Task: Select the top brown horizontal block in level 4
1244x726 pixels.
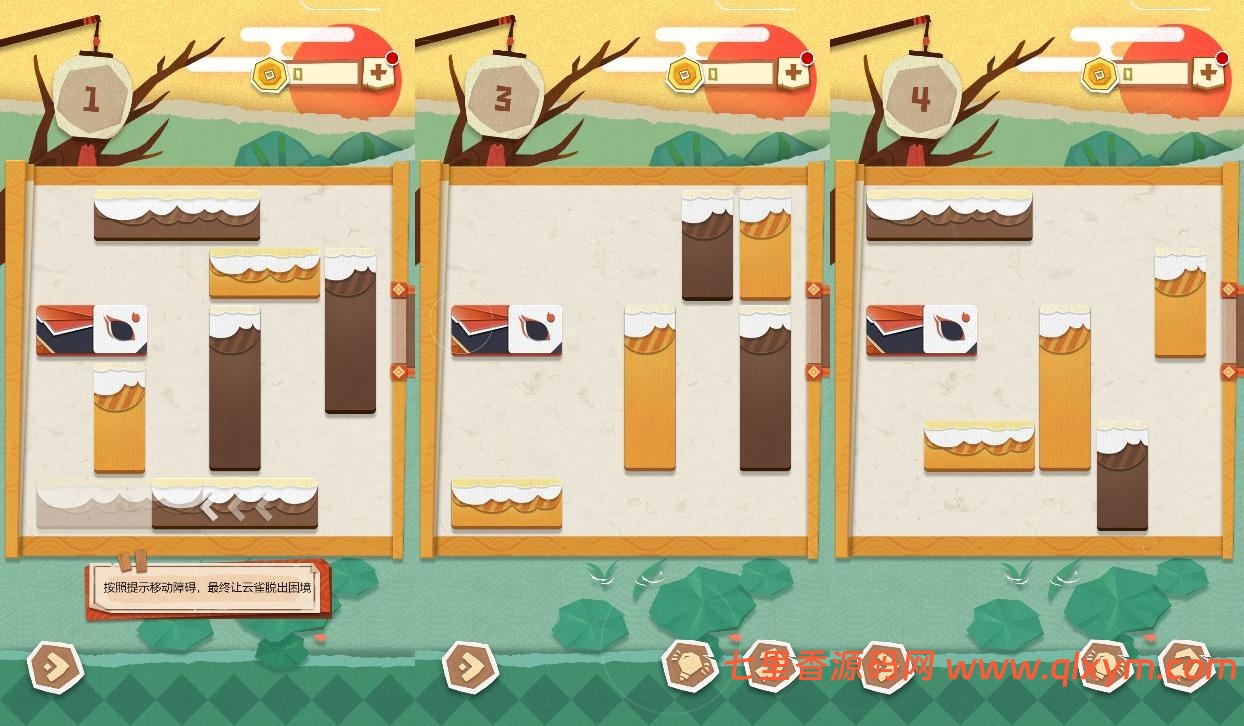Action: coord(949,216)
